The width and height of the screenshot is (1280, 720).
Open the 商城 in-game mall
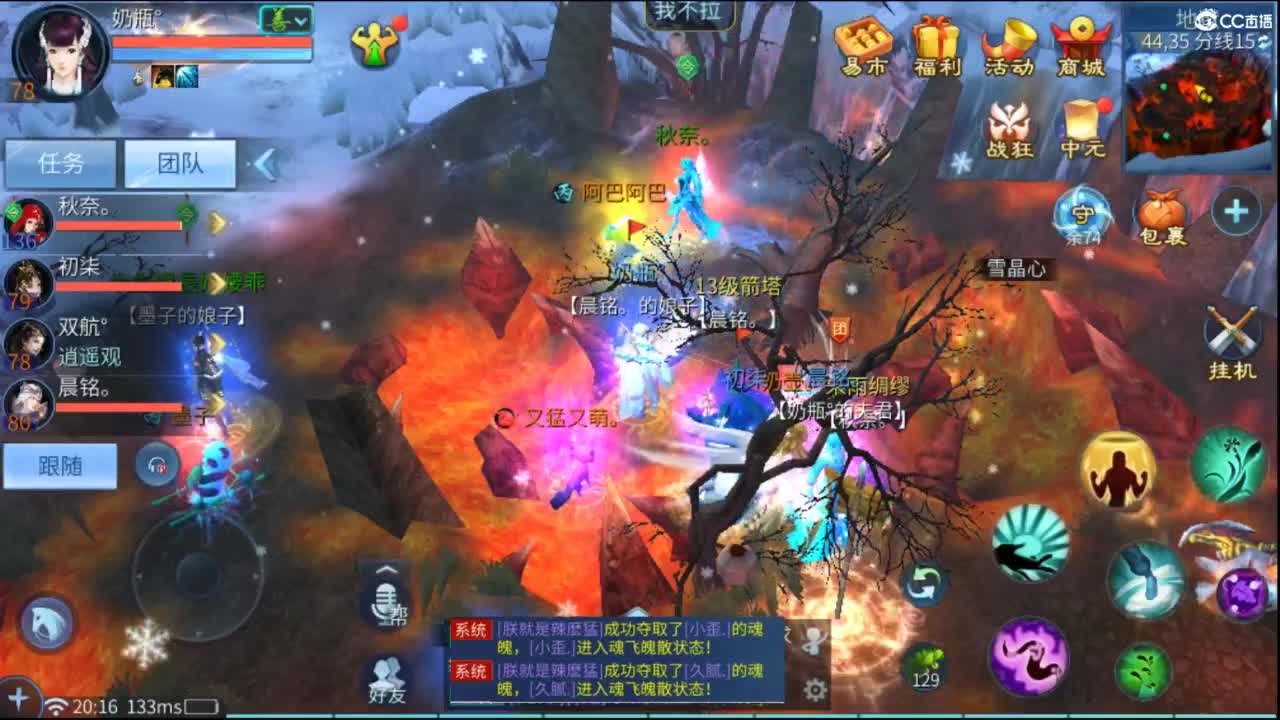1081,45
